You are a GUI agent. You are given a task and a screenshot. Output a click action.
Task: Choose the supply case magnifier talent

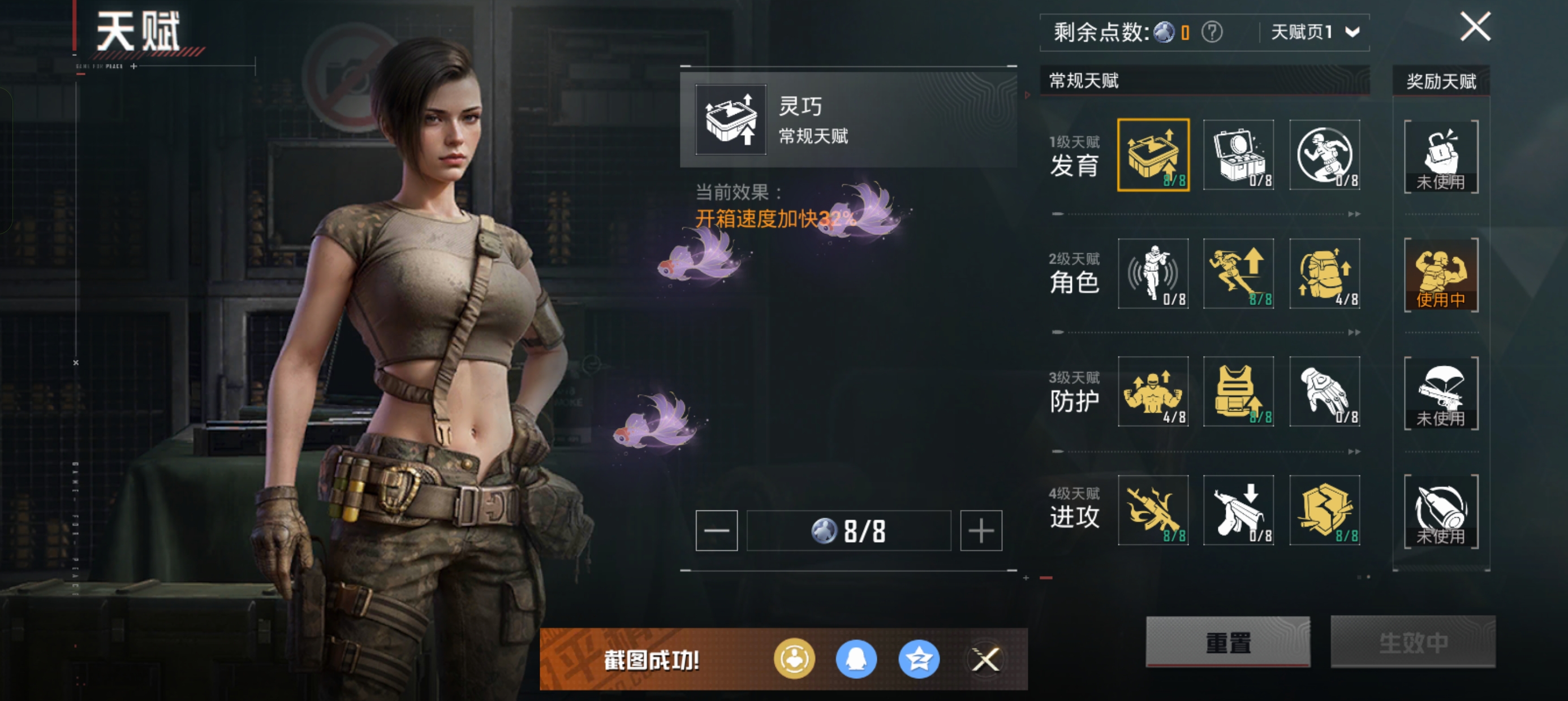[1238, 155]
